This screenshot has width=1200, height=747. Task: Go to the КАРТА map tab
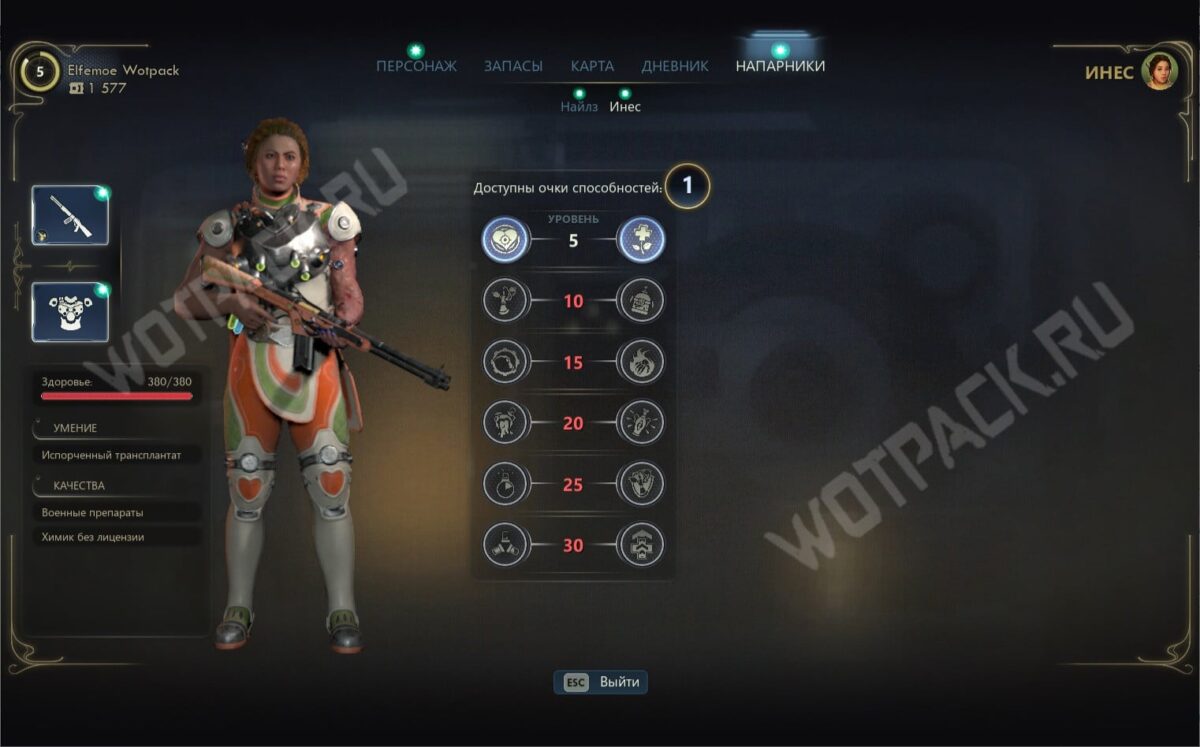pos(592,66)
